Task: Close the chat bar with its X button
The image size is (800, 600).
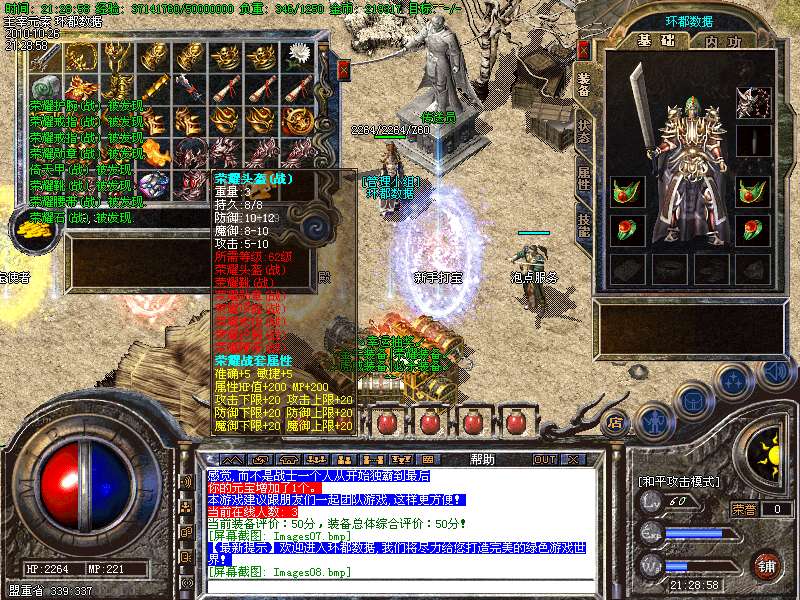Action: [x=573, y=459]
